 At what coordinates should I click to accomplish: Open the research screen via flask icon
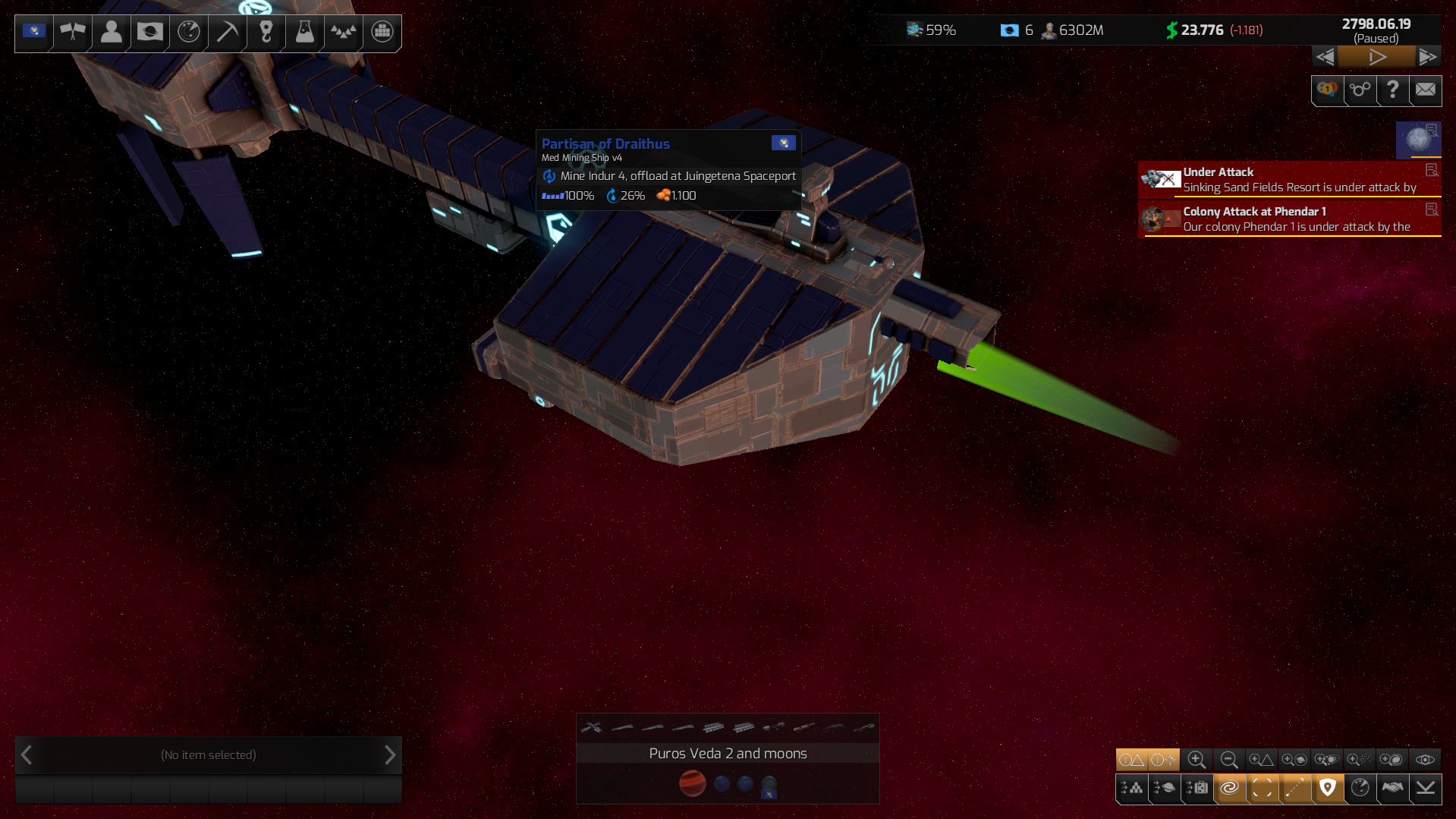click(x=303, y=33)
